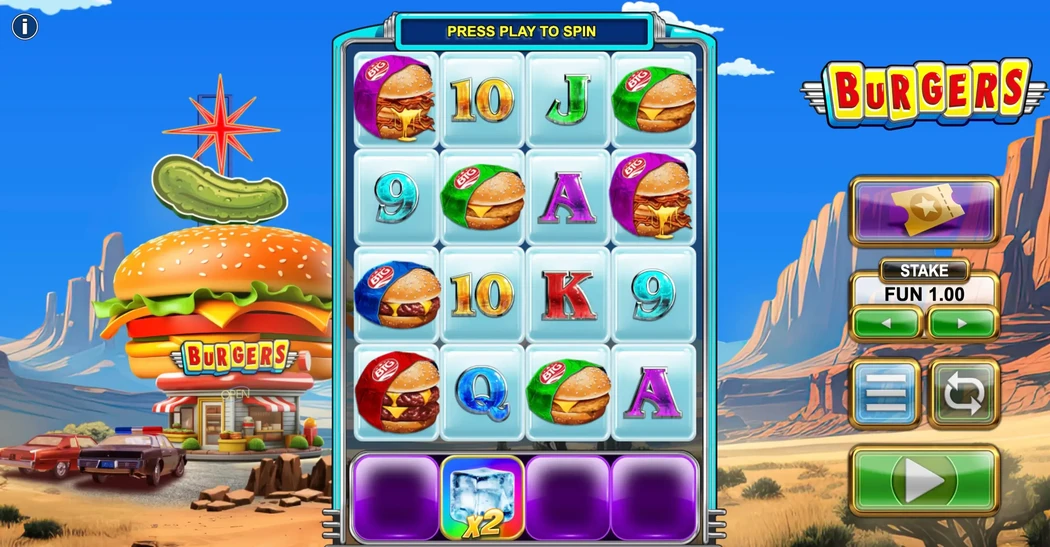The height and width of the screenshot is (547, 1050).
Task: Activate the autoplay loop arrows button
Action: tap(964, 394)
